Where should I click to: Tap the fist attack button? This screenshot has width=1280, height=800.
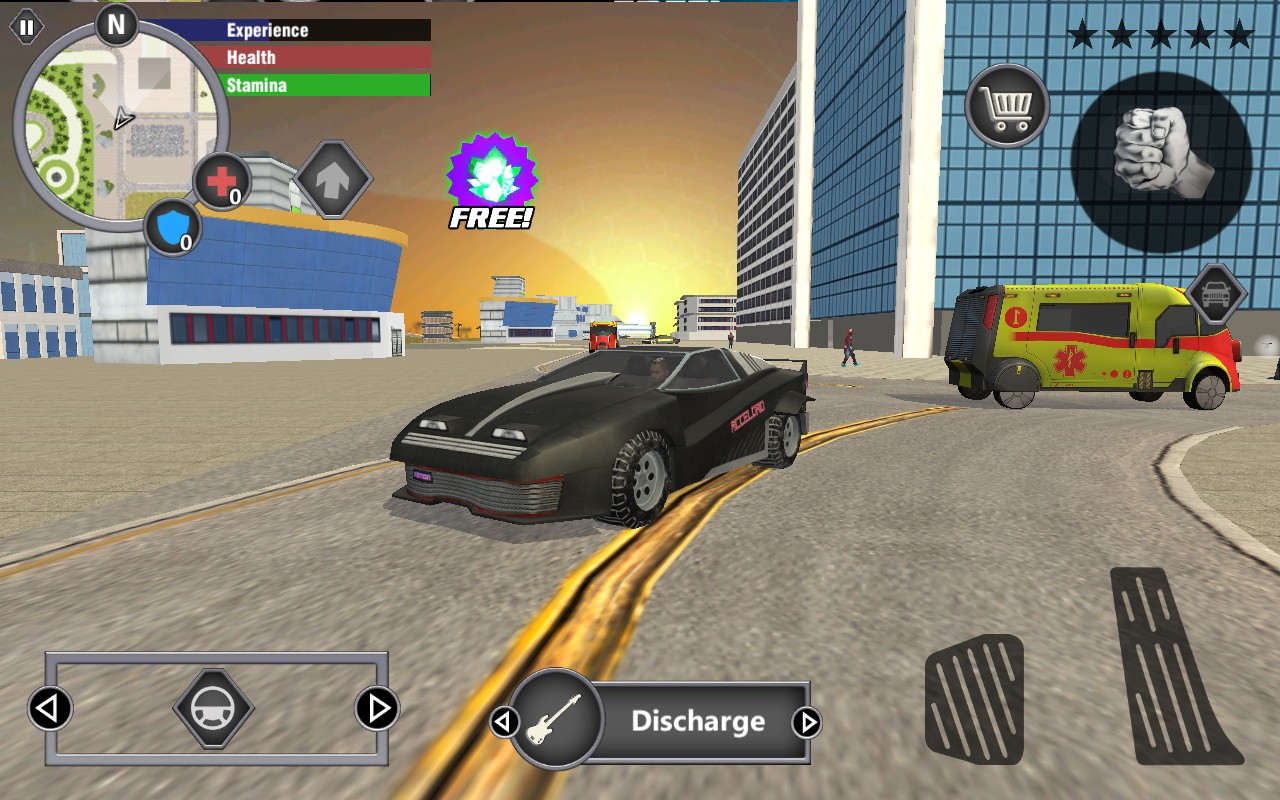coord(1160,162)
